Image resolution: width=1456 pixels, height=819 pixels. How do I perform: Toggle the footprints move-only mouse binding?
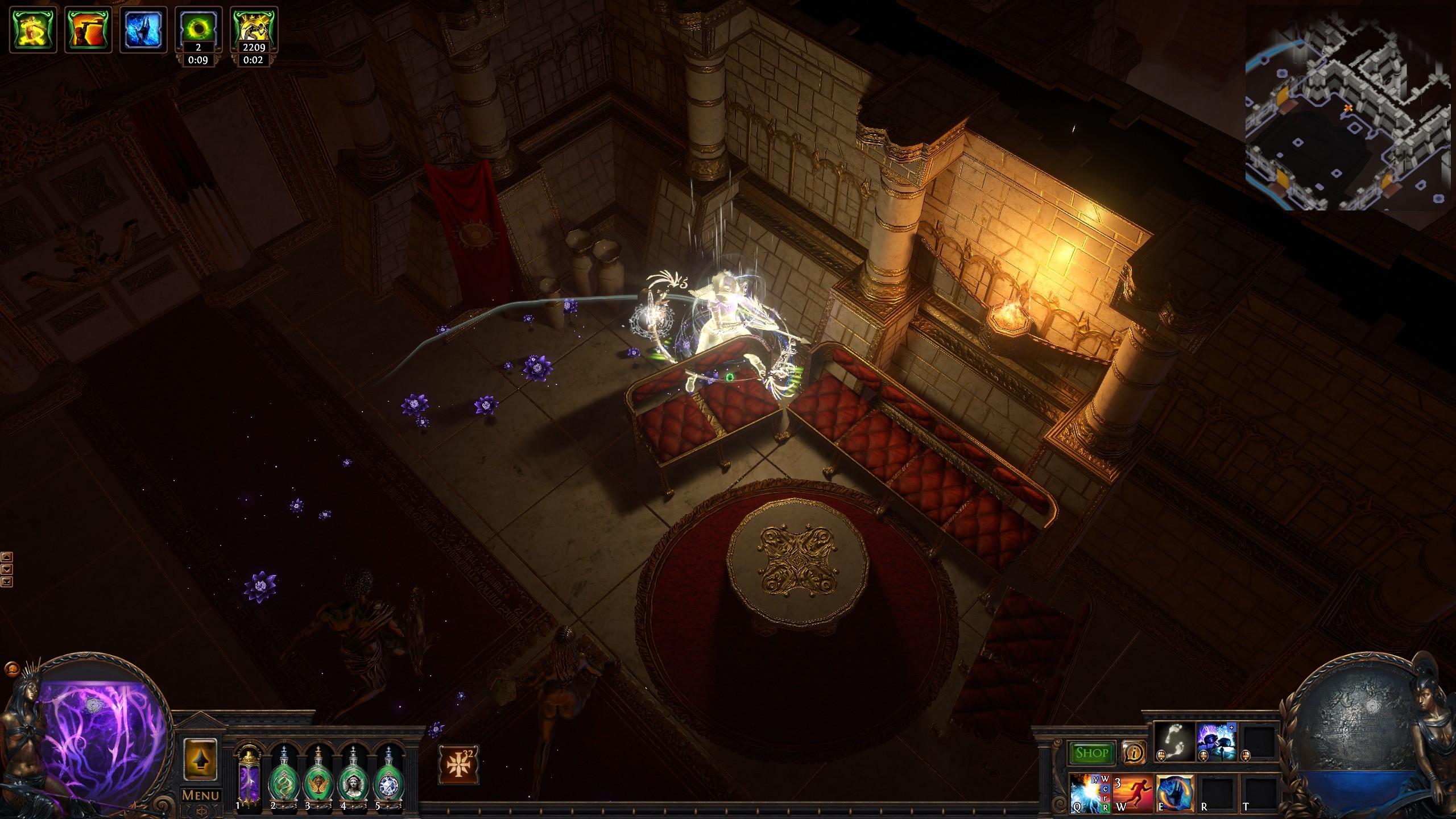coord(1161,757)
